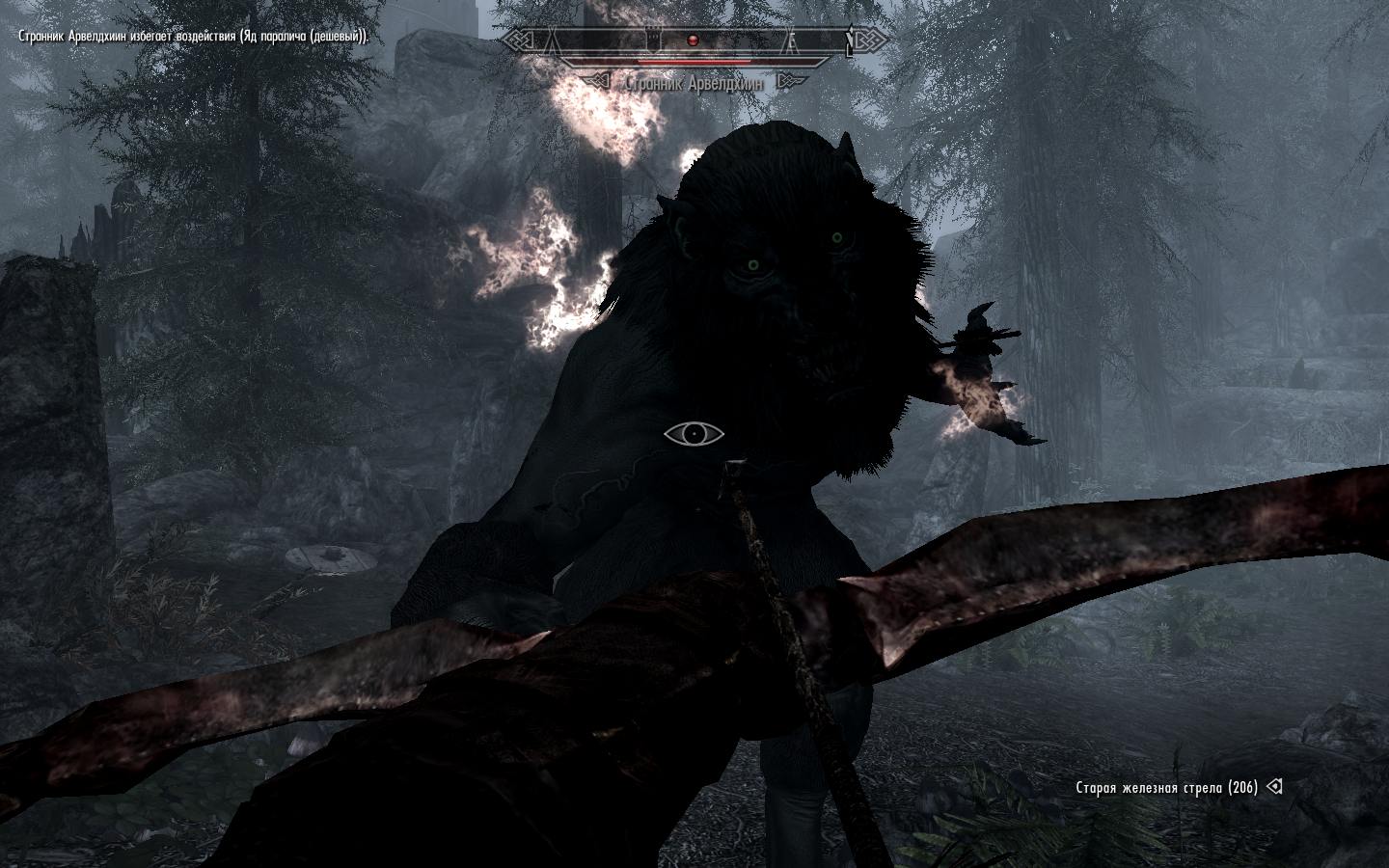
Task: Open details for Старая железная стрела ammo
Action: [1160, 787]
